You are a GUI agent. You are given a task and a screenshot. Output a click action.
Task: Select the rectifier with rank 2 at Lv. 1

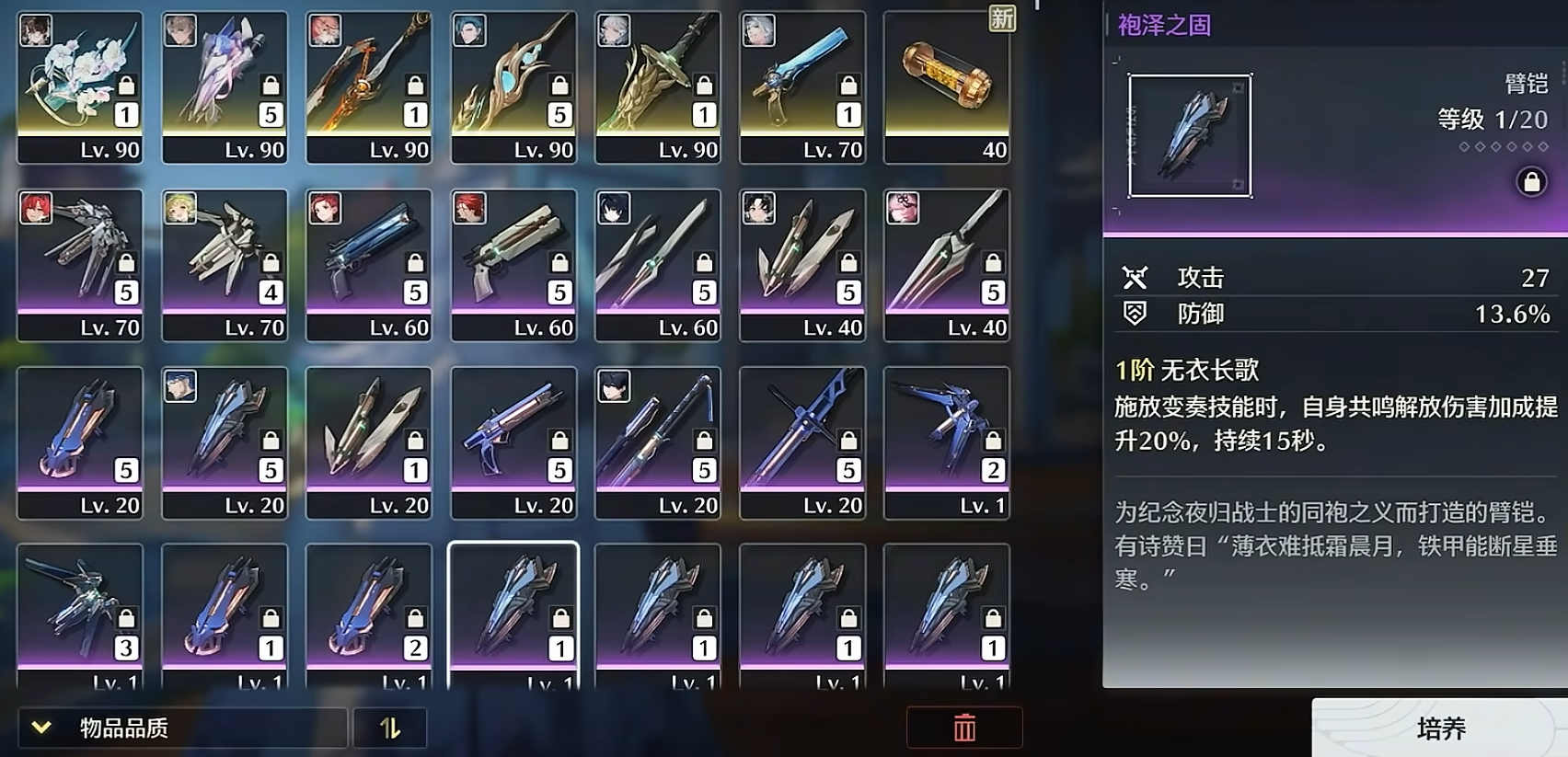(x=947, y=442)
